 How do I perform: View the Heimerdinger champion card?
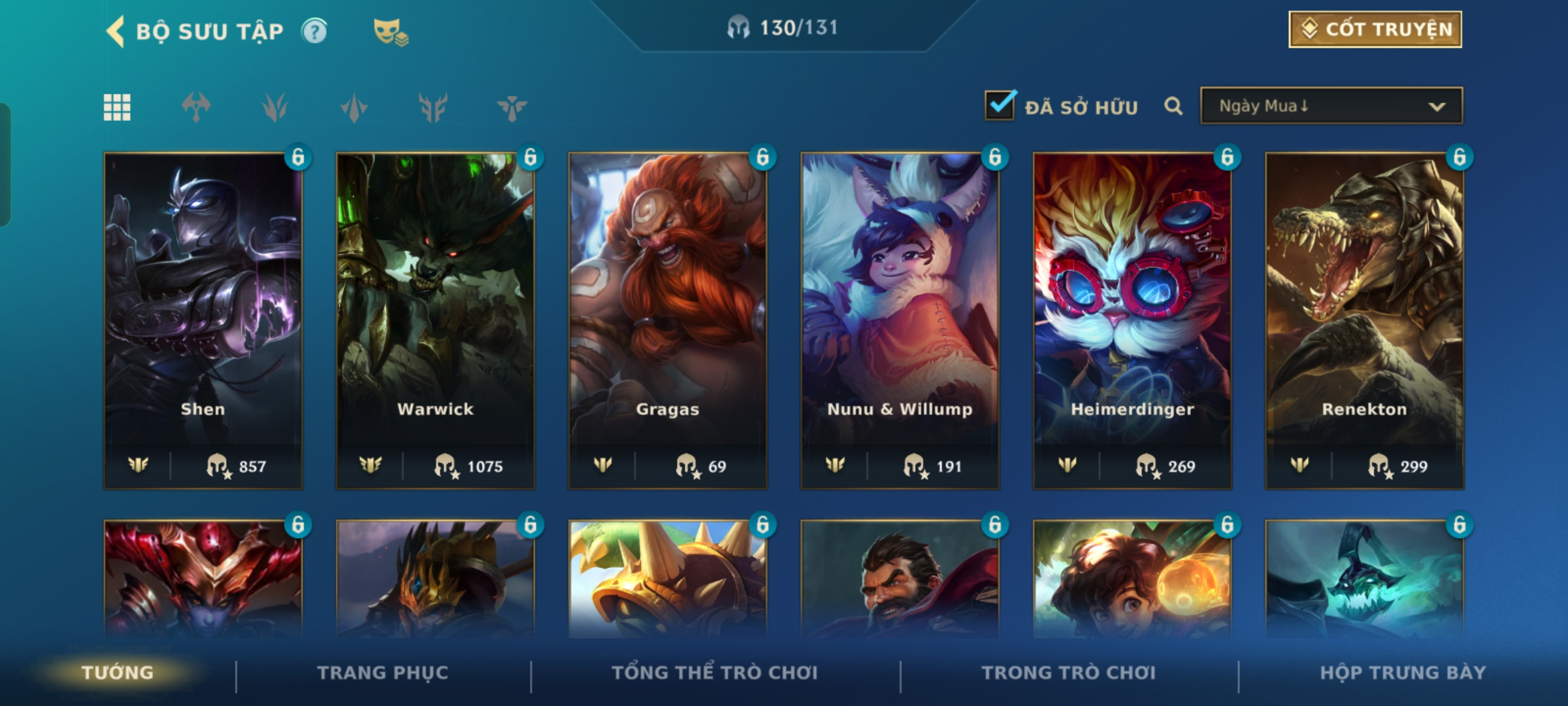[1132, 320]
